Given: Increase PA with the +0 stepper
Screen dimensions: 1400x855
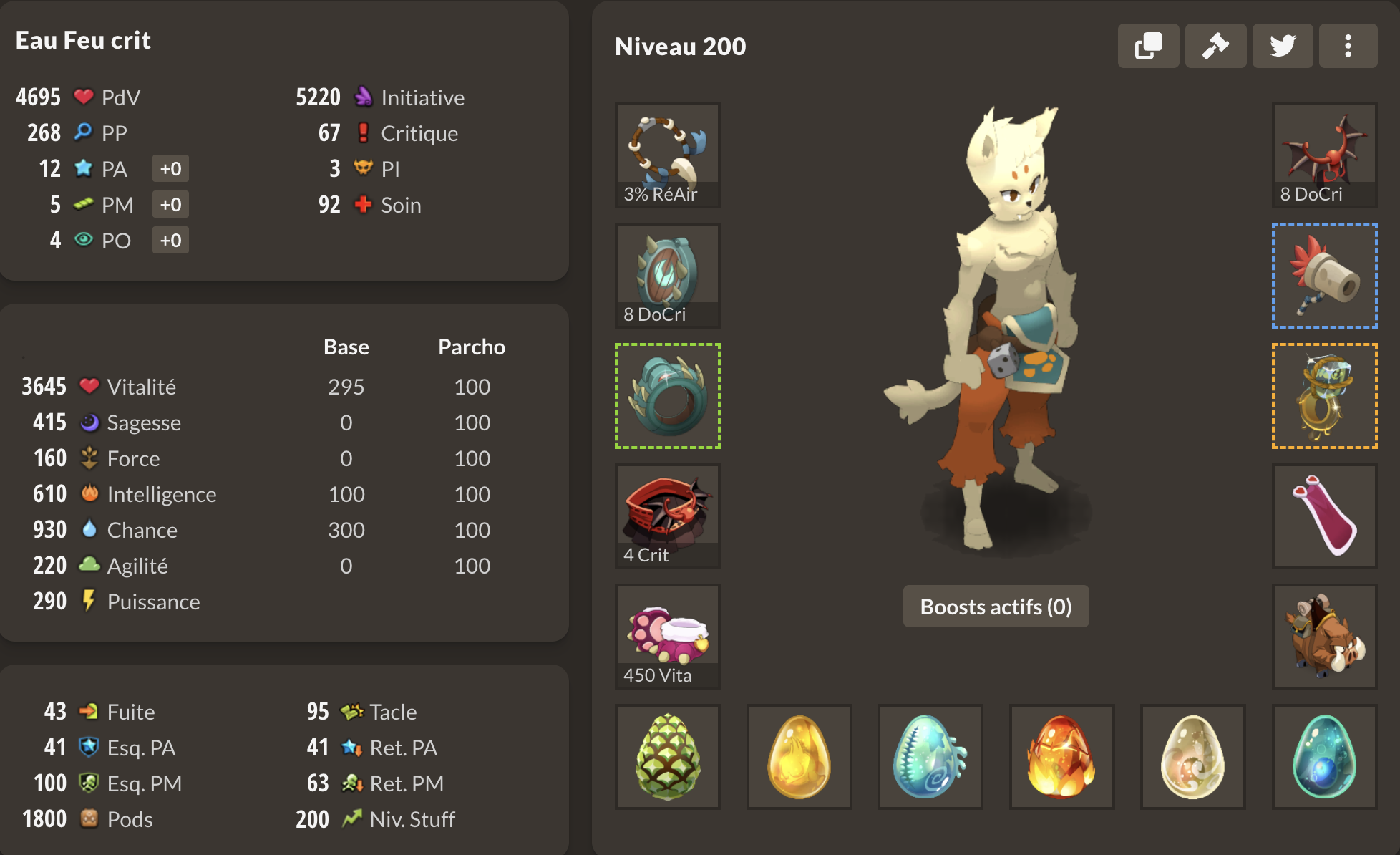Looking at the screenshot, I should coord(170,168).
